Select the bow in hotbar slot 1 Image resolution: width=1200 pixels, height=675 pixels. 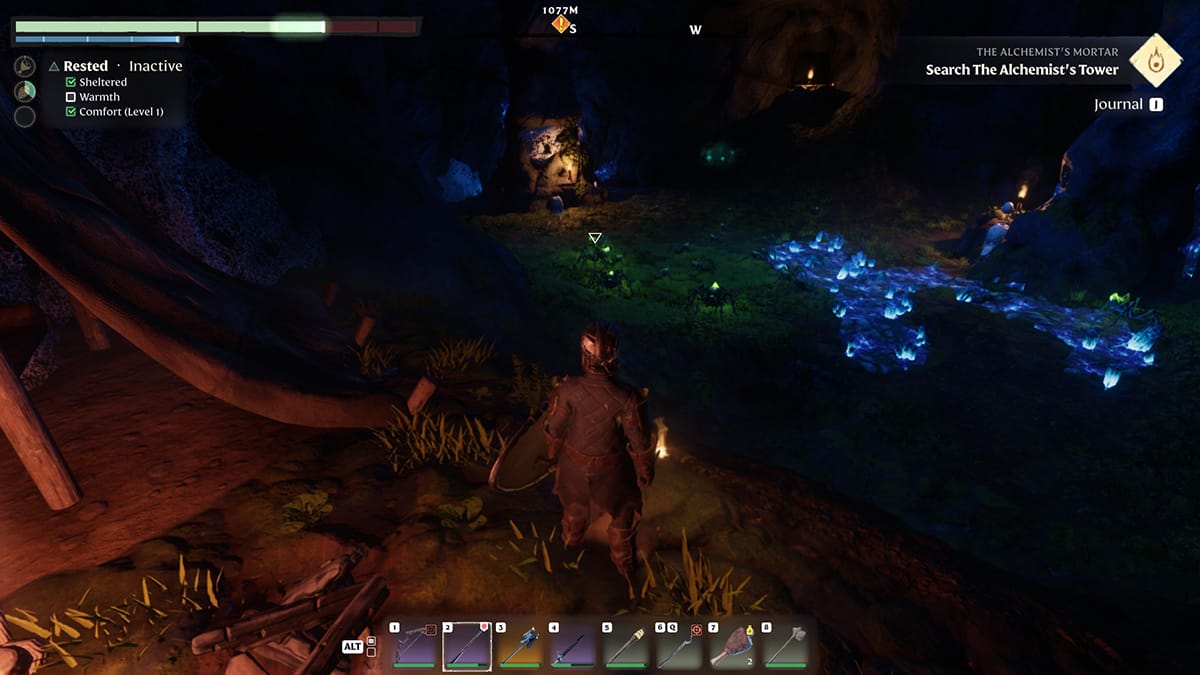[413, 646]
